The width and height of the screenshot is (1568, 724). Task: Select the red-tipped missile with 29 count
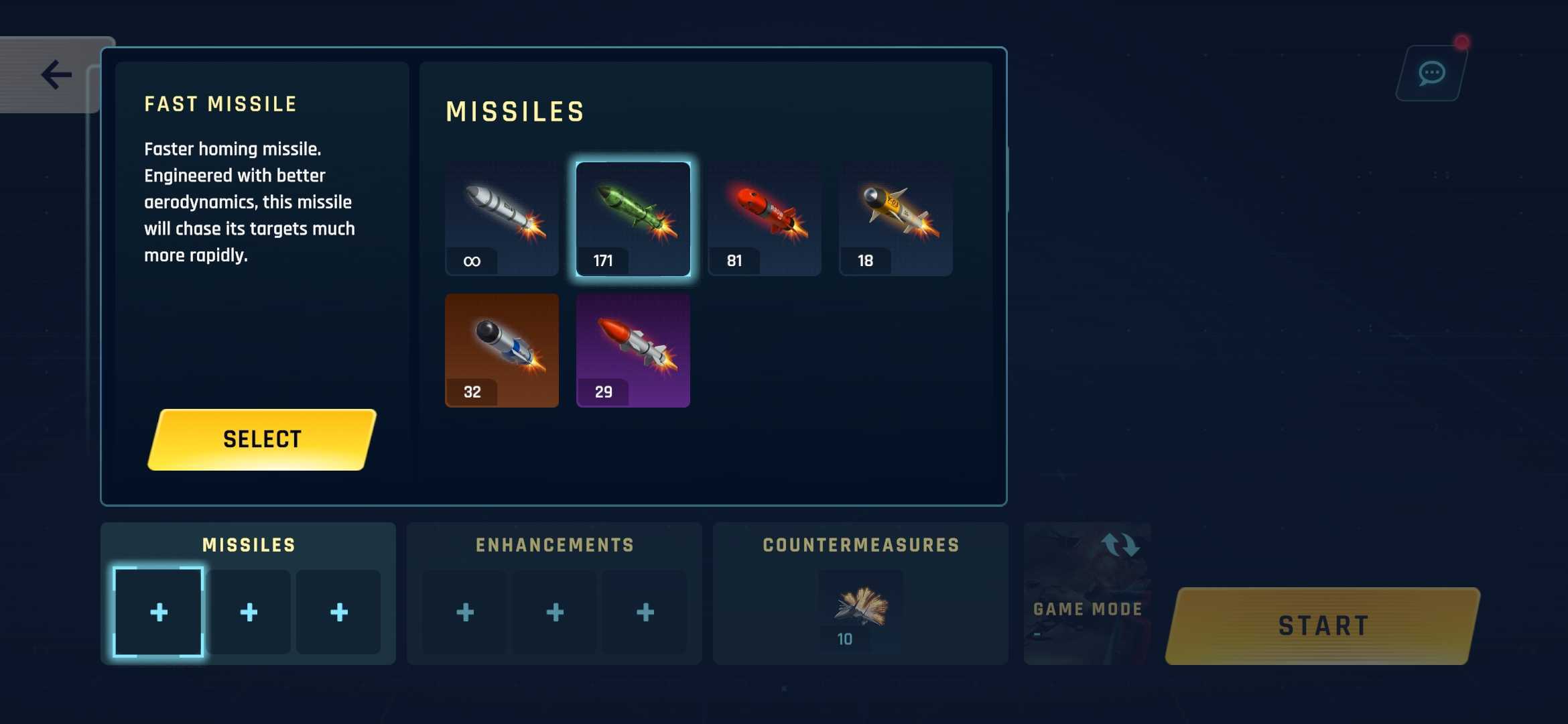pyautogui.click(x=633, y=349)
